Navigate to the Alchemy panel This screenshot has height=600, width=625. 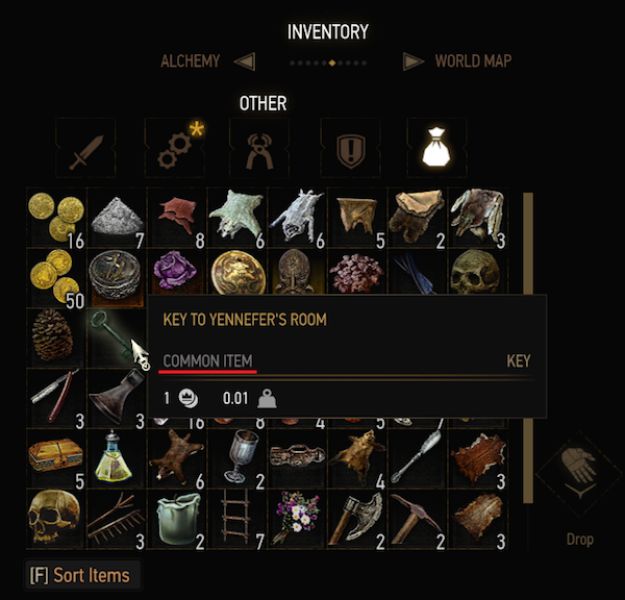point(190,62)
